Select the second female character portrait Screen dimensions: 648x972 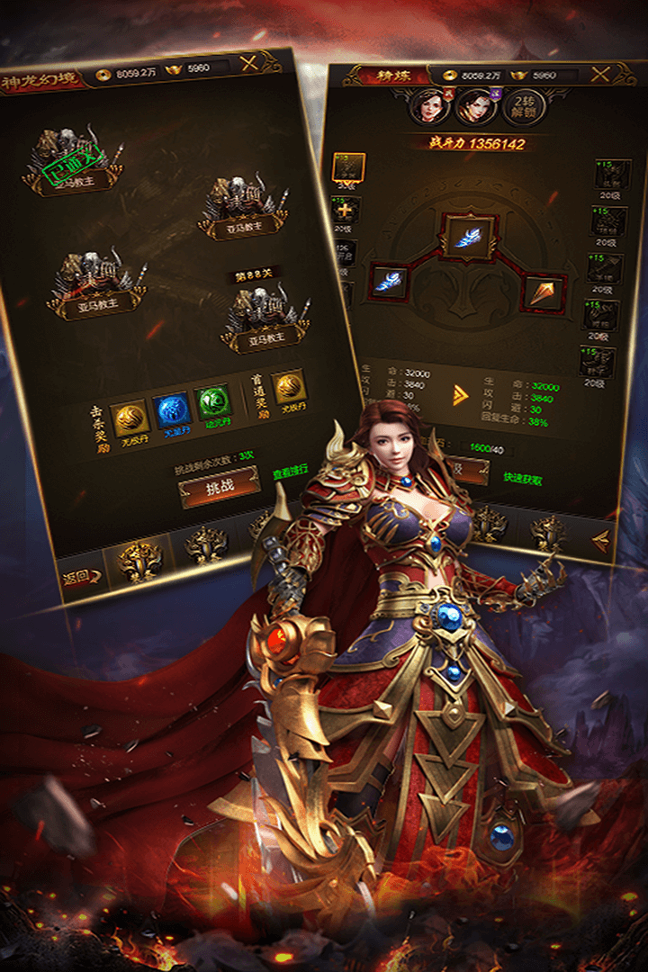pyautogui.click(x=475, y=106)
